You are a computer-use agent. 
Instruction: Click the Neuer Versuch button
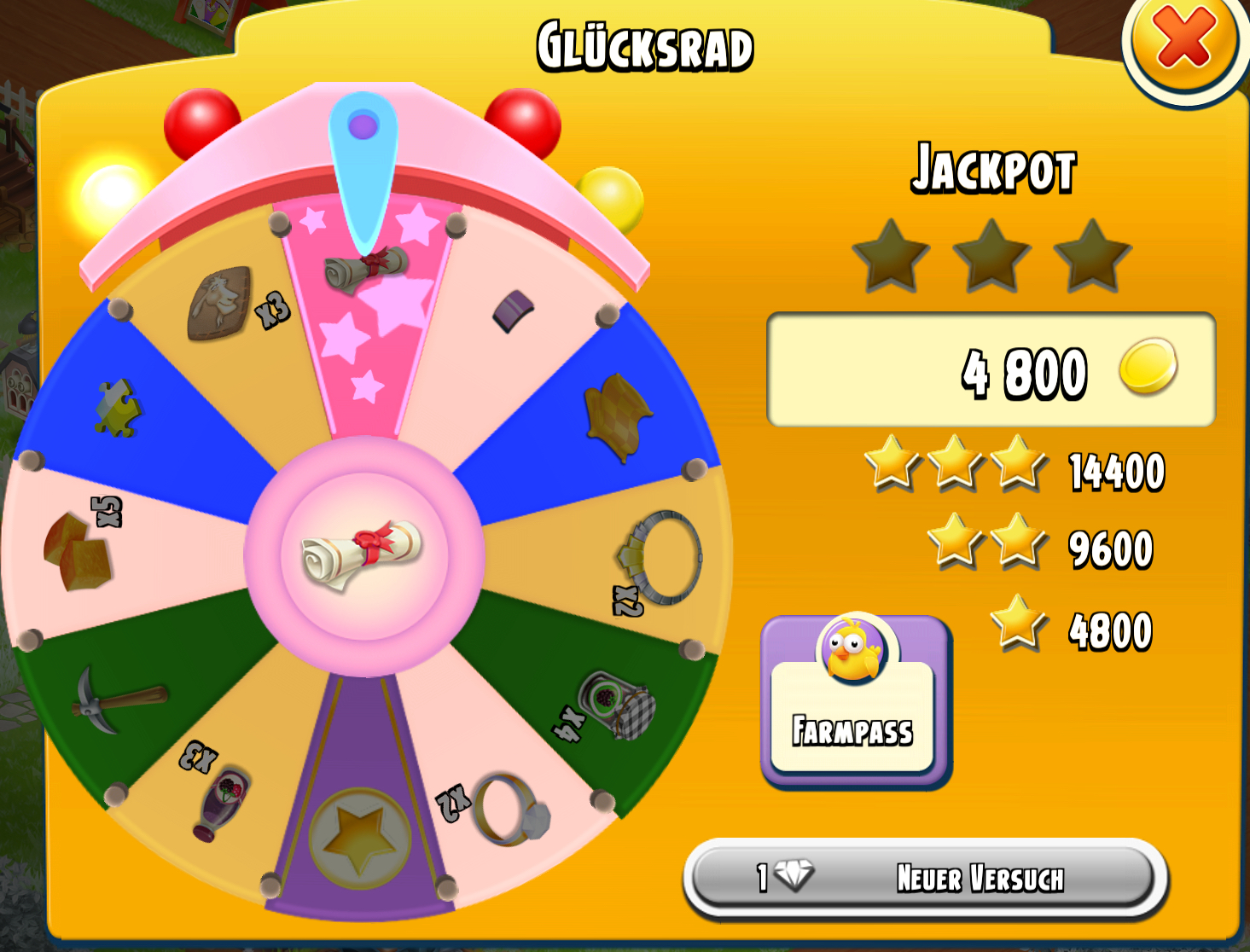tap(925, 878)
